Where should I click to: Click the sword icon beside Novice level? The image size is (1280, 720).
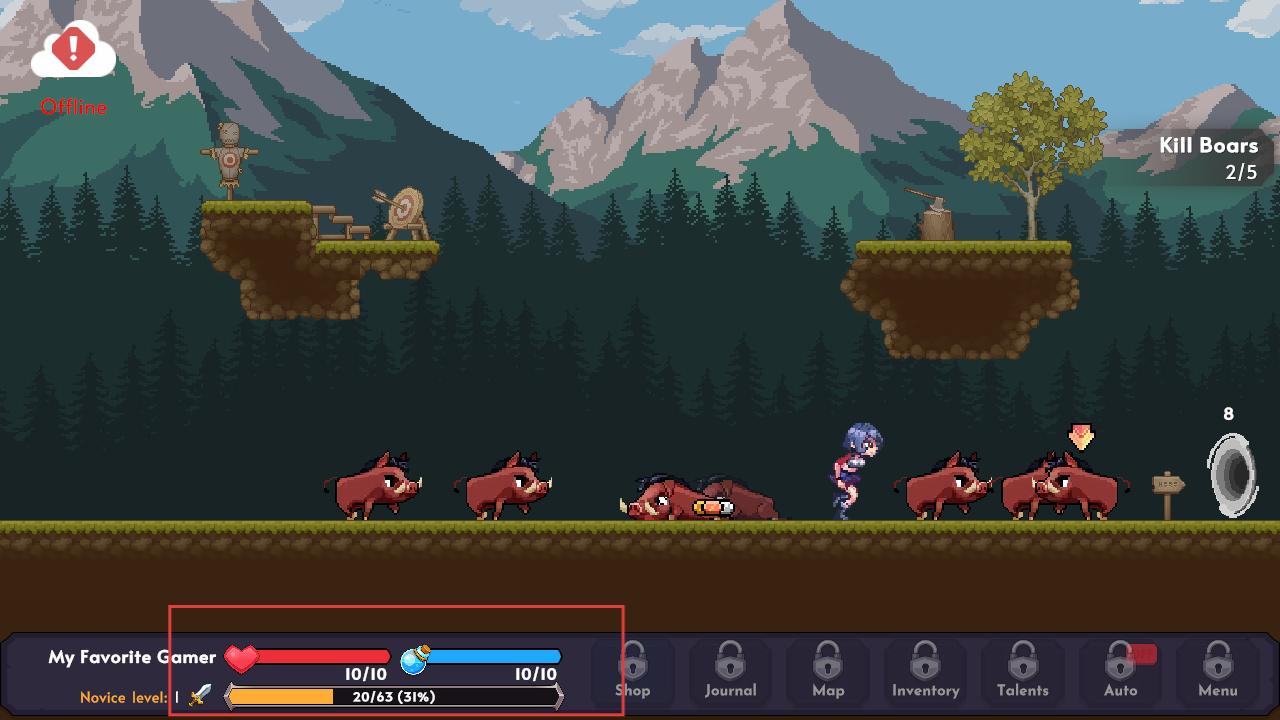coord(200,695)
